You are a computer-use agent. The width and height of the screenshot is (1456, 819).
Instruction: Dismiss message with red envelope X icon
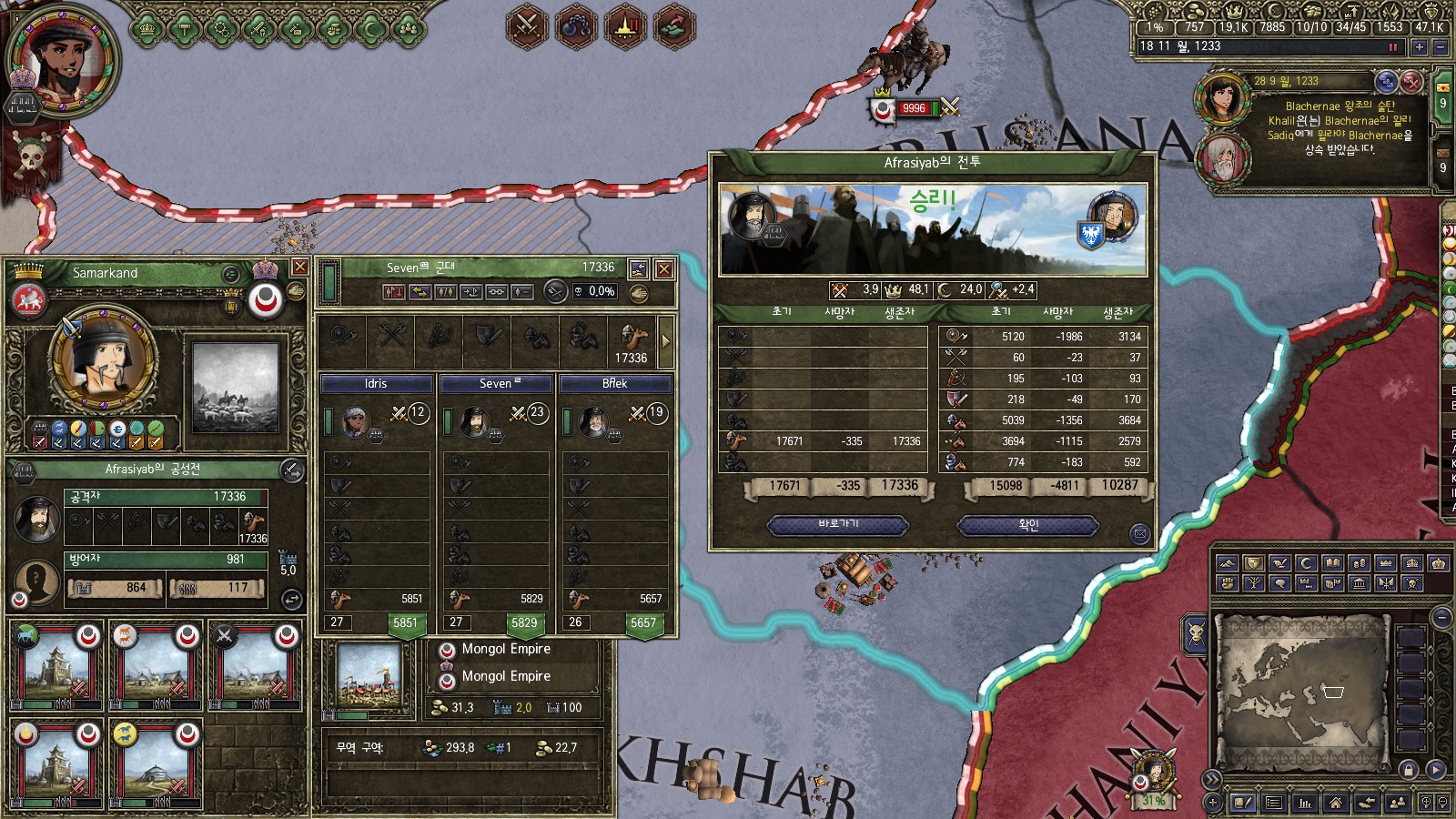click(x=1410, y=82)
